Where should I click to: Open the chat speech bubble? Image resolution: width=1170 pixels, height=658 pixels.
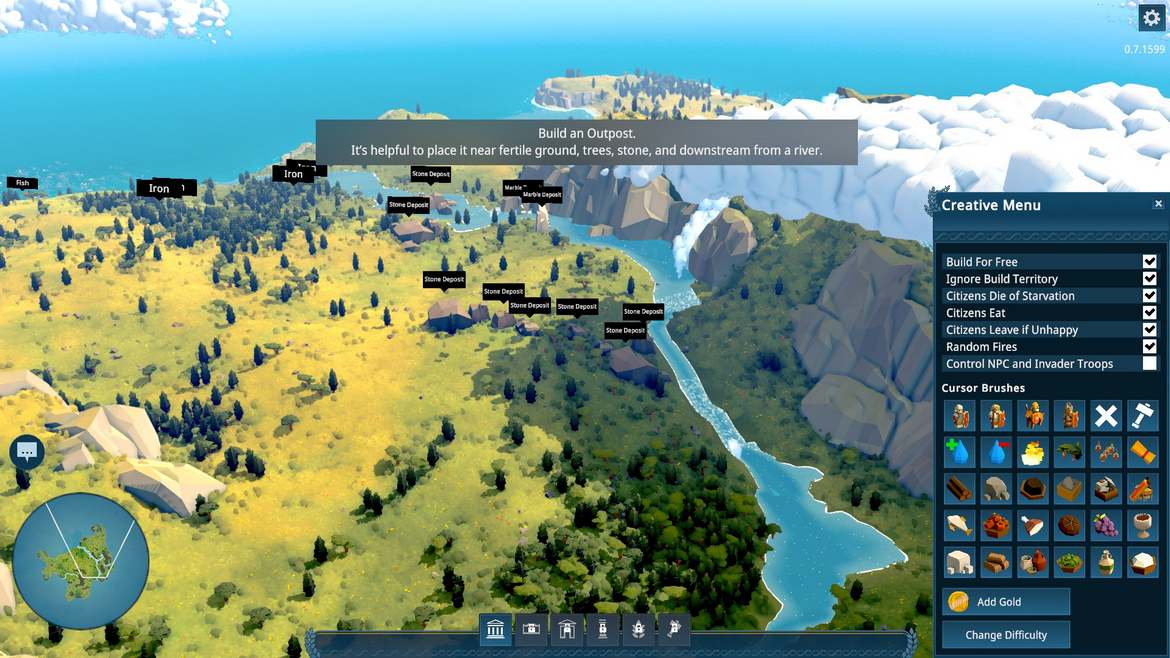click(x=27, y=452)
